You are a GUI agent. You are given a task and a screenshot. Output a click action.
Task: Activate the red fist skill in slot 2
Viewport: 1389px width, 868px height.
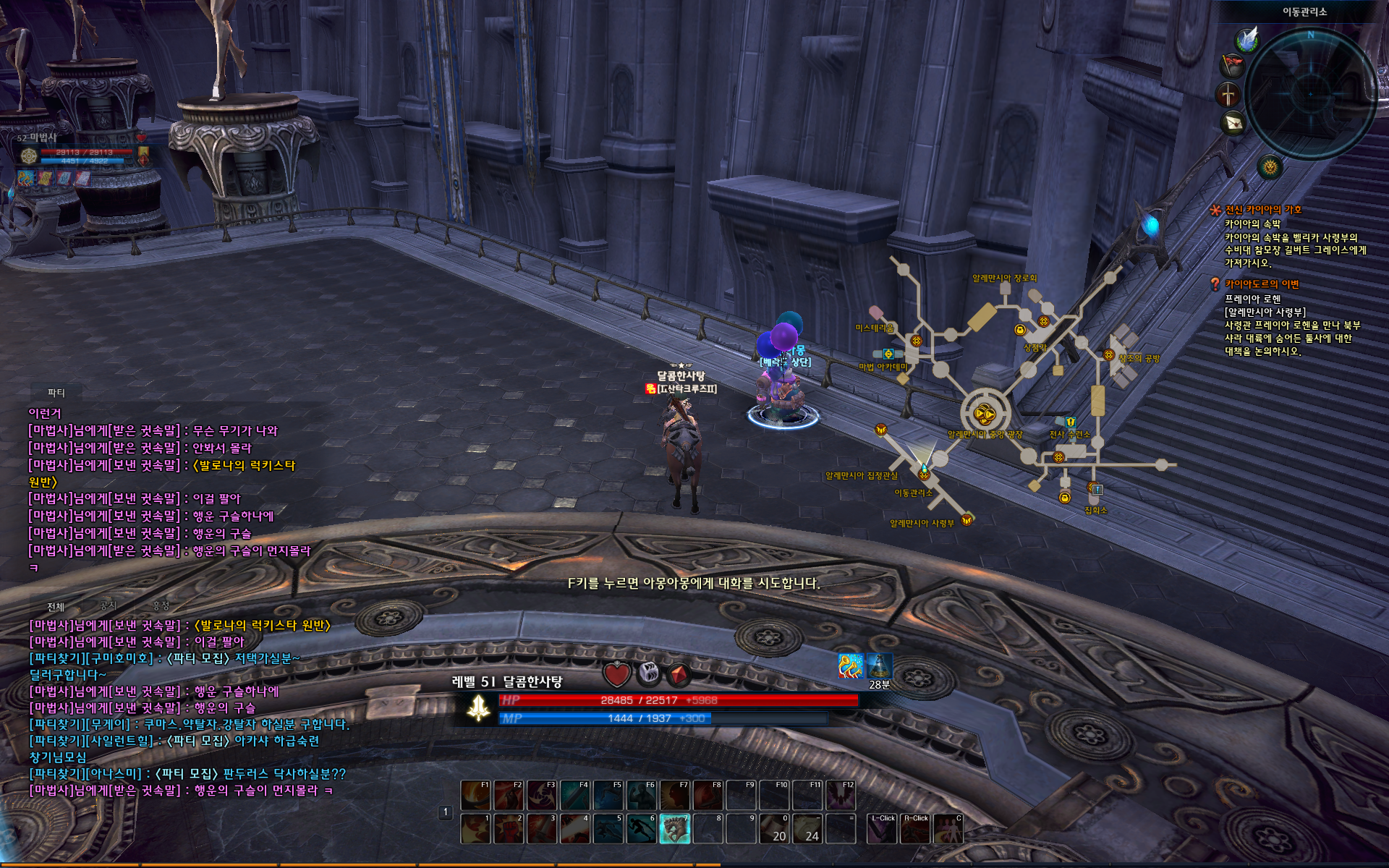(x=508, y=829)
